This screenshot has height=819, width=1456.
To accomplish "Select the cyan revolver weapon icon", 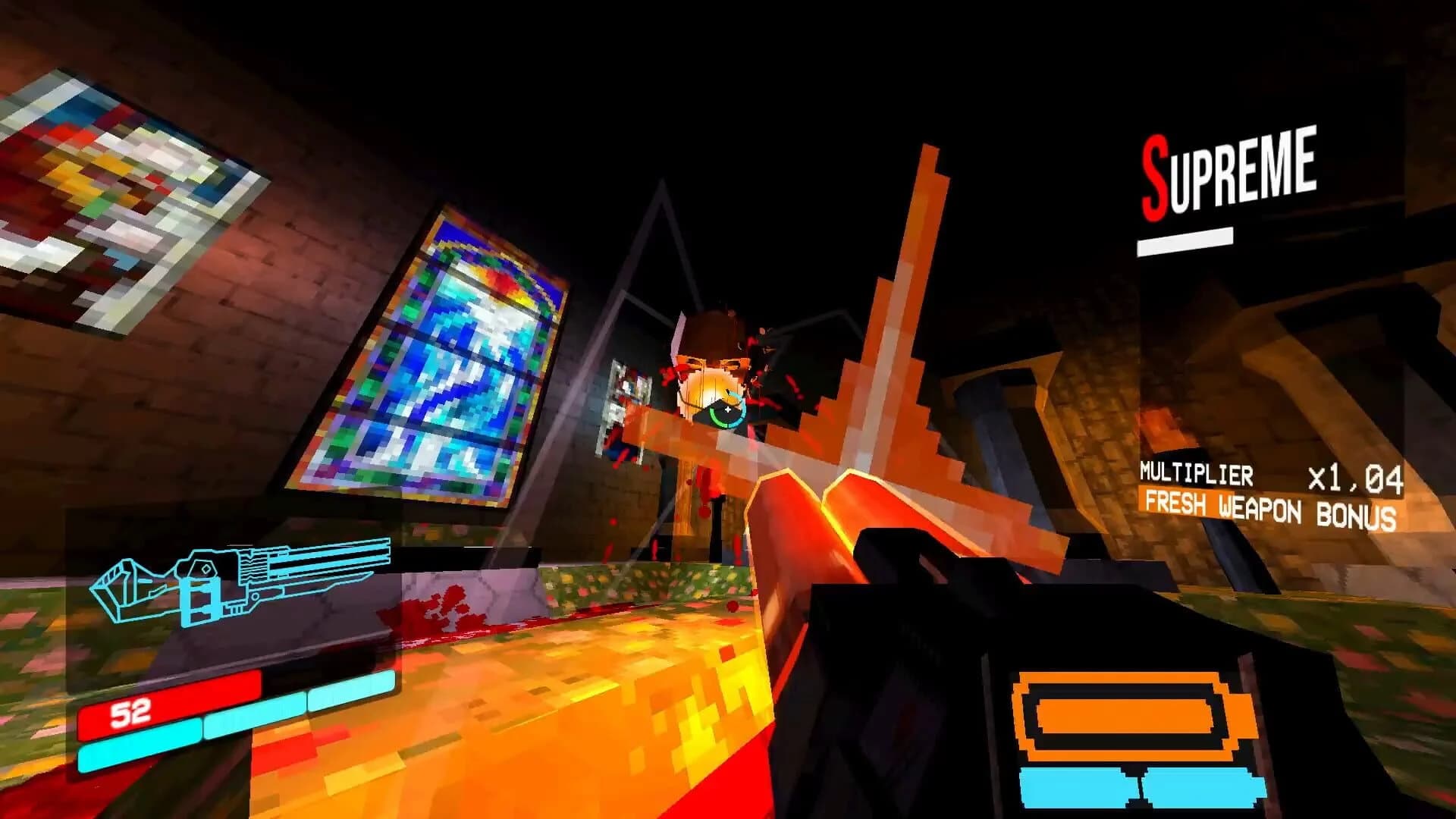I will point(243,584).
